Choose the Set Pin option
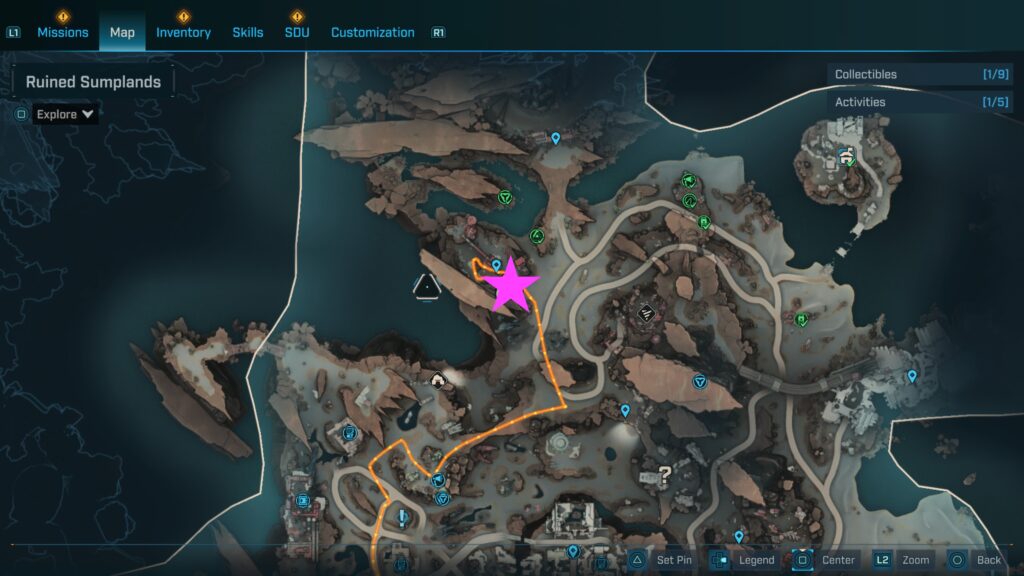 coord(662,560)
